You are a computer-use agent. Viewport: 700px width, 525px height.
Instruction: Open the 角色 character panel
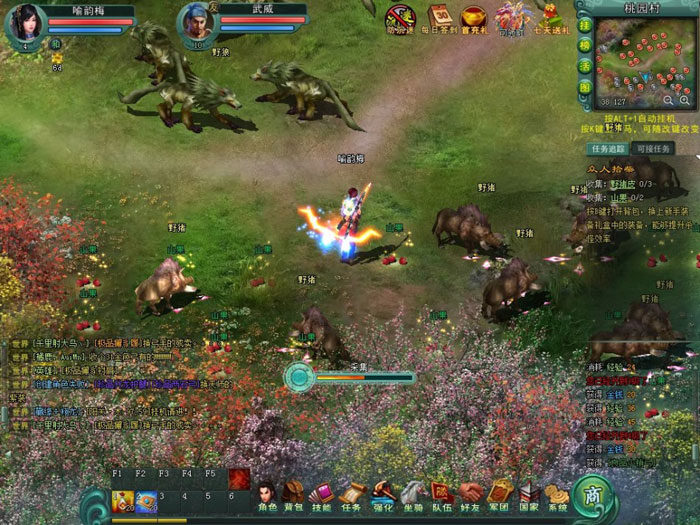[265, 494]
